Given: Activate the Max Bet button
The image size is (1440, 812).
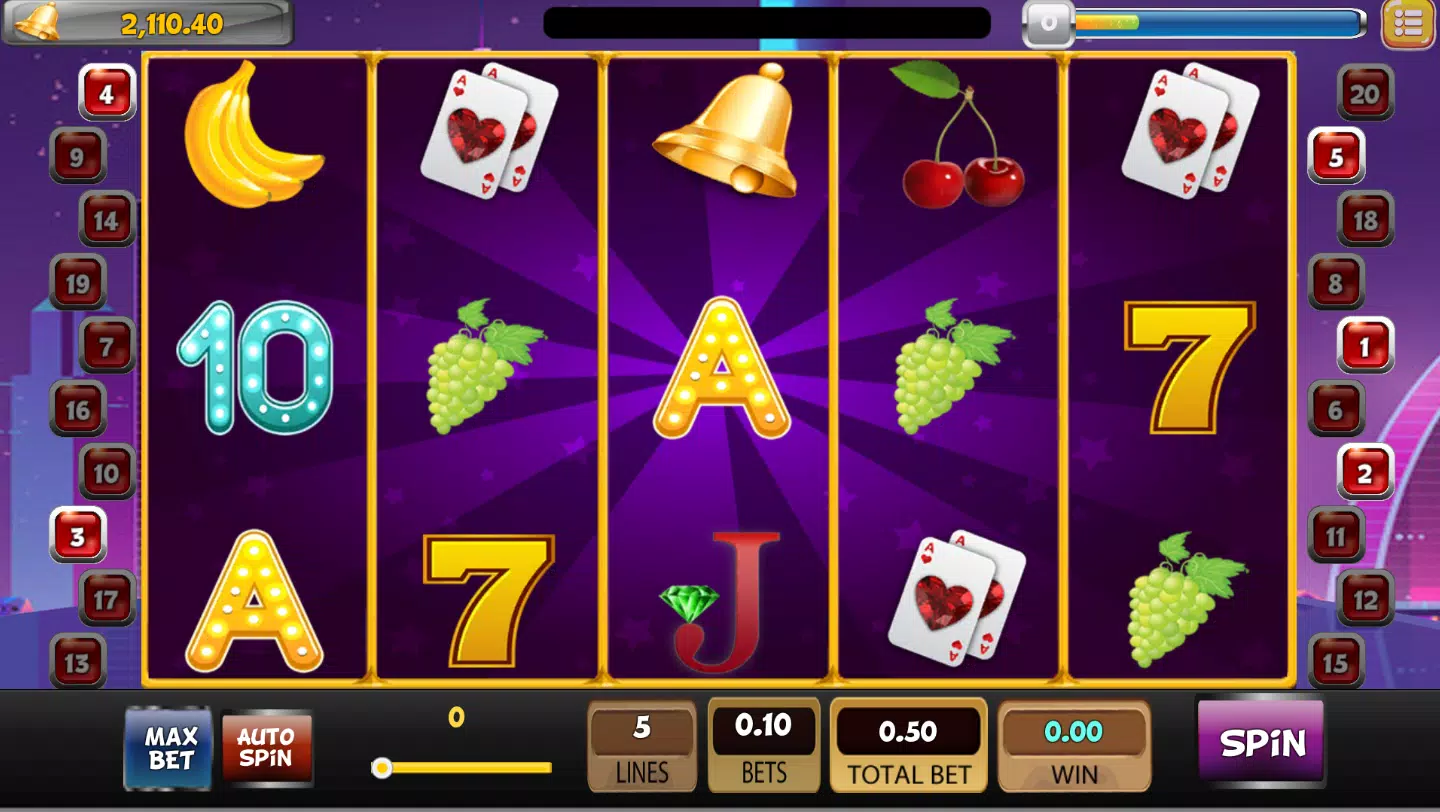Looking at the screenshot, I should pyautogui.click(x=169, y=747).
